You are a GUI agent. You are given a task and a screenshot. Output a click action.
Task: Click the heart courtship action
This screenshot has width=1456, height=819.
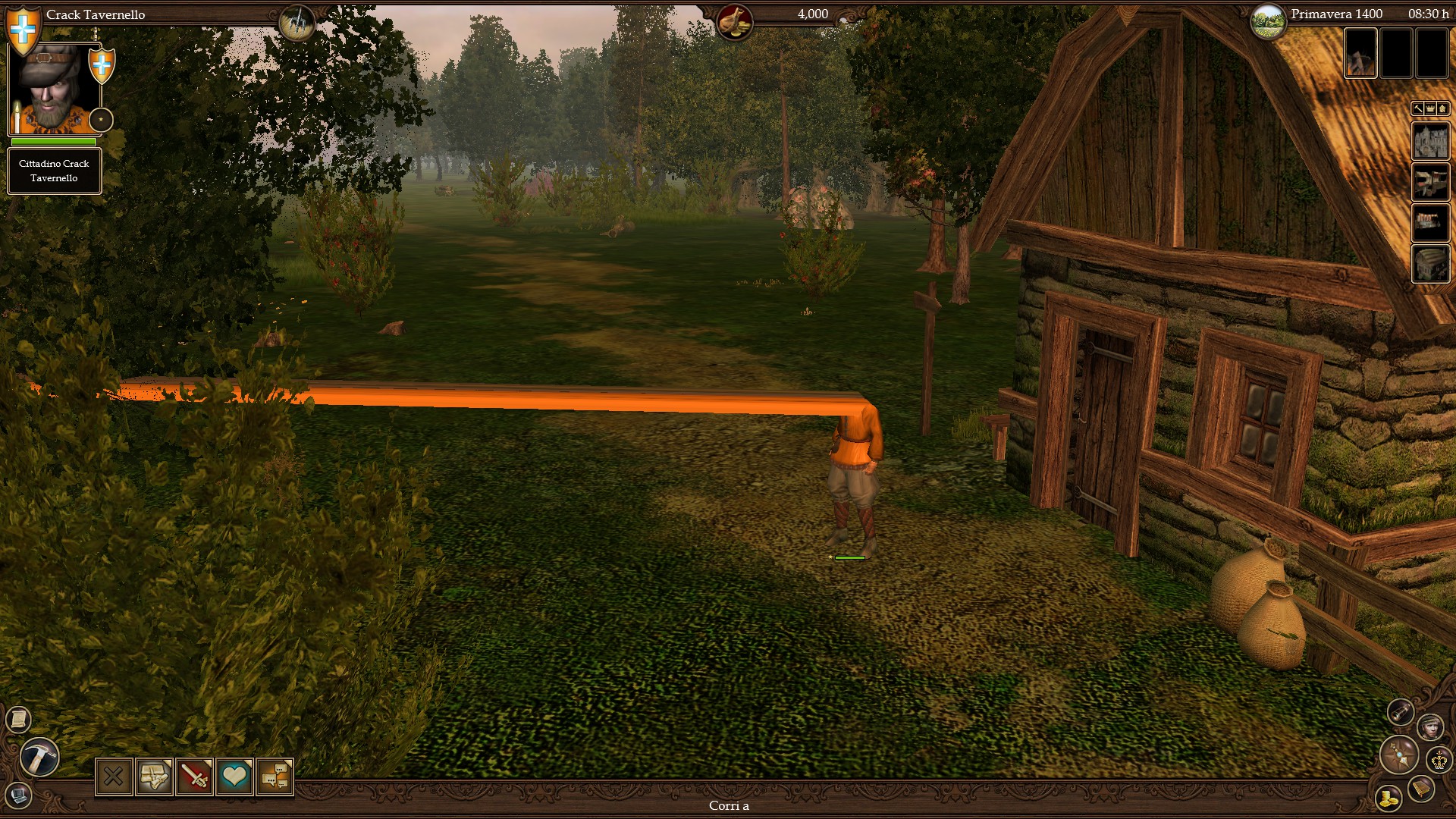coord(235,777)
